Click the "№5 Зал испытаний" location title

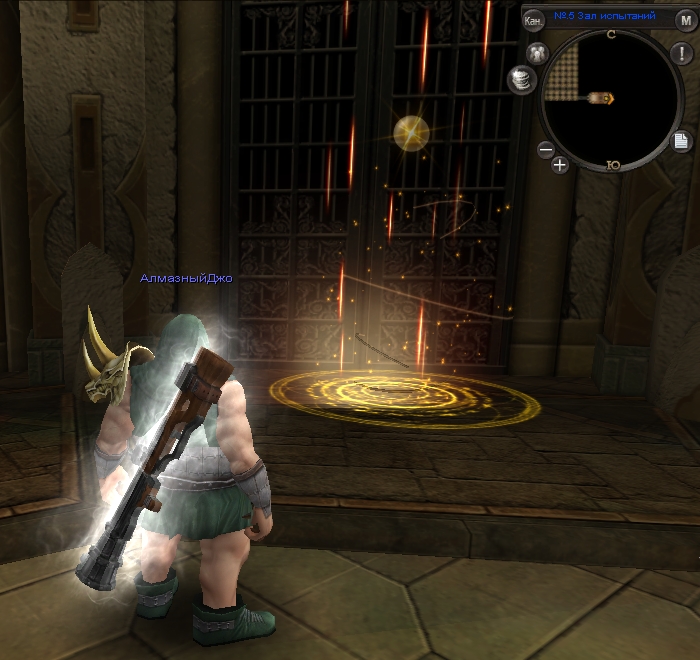click(x=605, y=16)
